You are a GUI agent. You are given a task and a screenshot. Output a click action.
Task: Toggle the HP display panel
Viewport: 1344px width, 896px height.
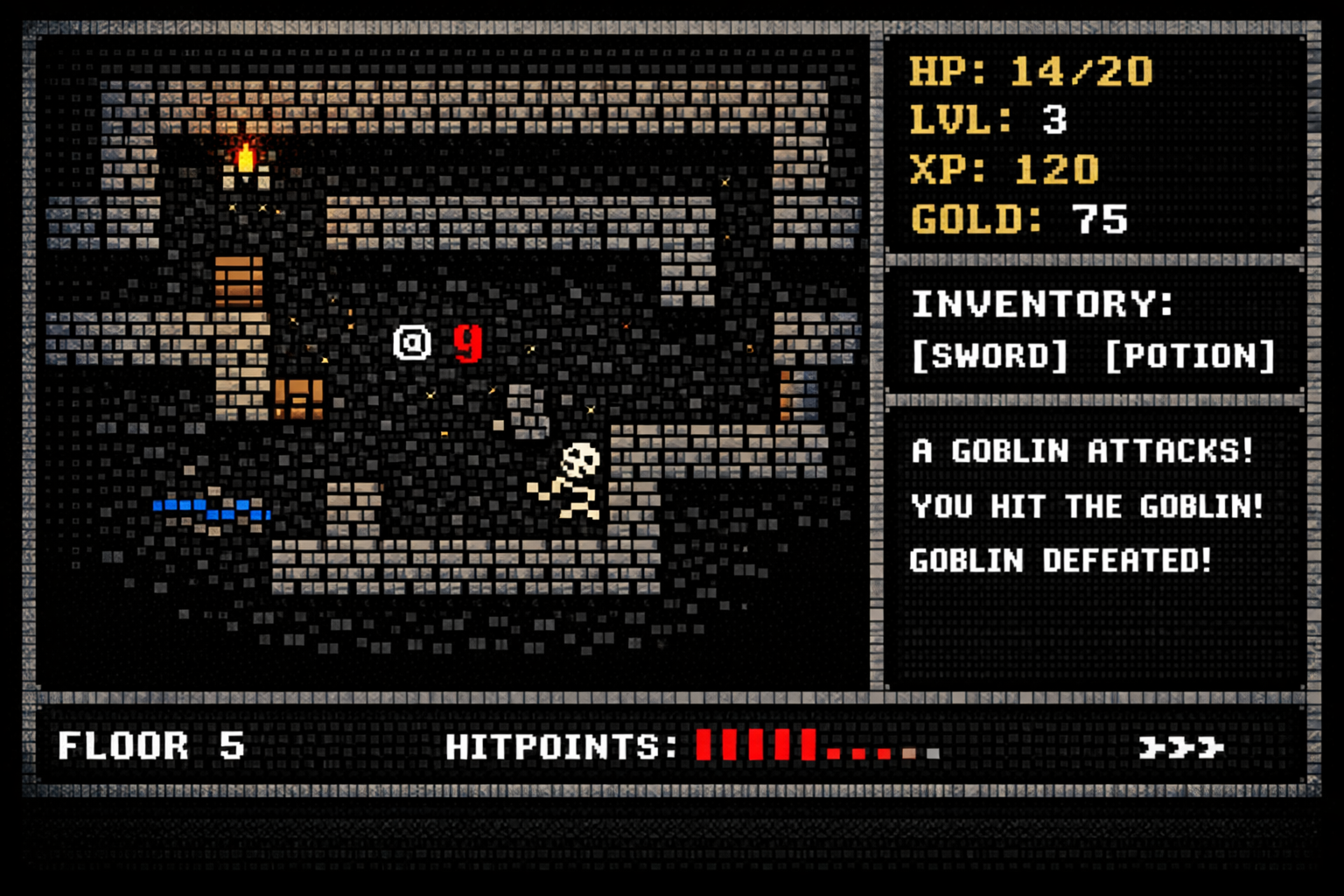[x=1031, y=72]
